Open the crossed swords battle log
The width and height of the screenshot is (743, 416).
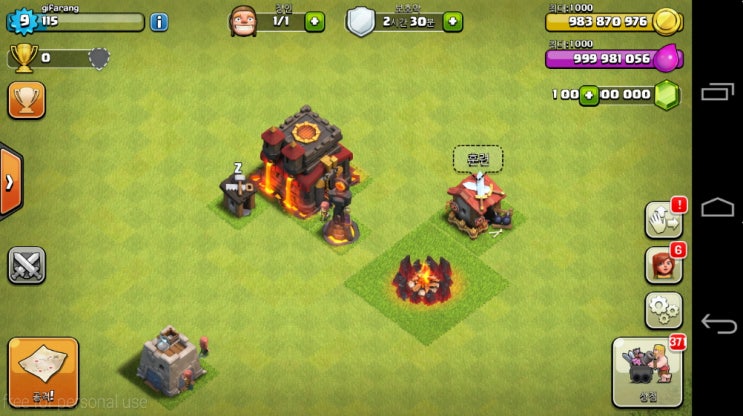click(26, 265)
